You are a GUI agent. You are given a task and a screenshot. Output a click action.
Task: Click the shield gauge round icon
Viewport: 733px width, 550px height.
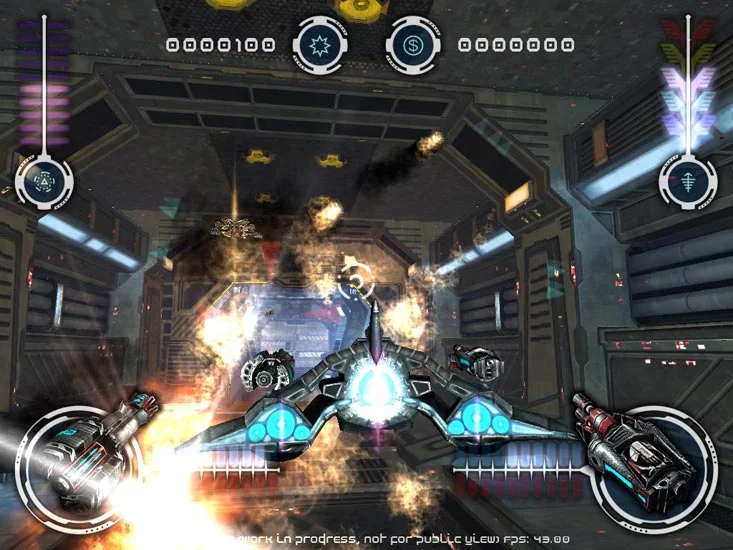45,181
